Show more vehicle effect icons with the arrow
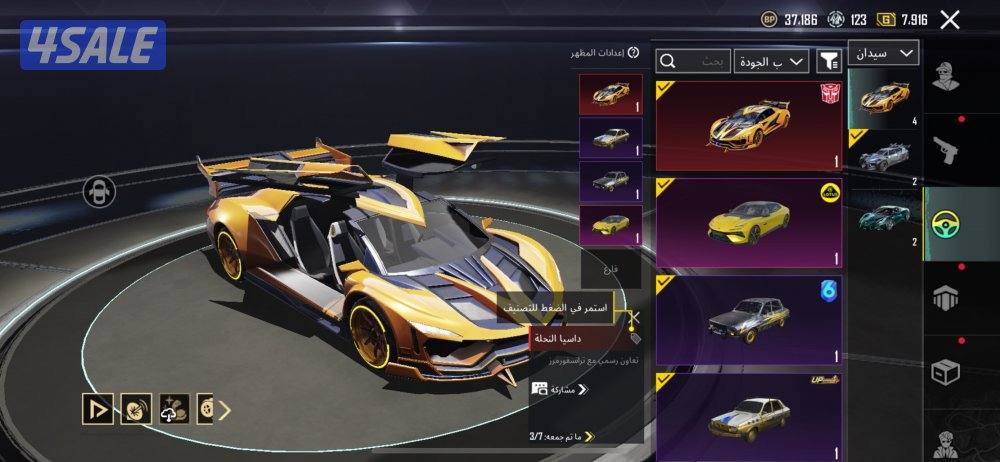 [225, 409]
